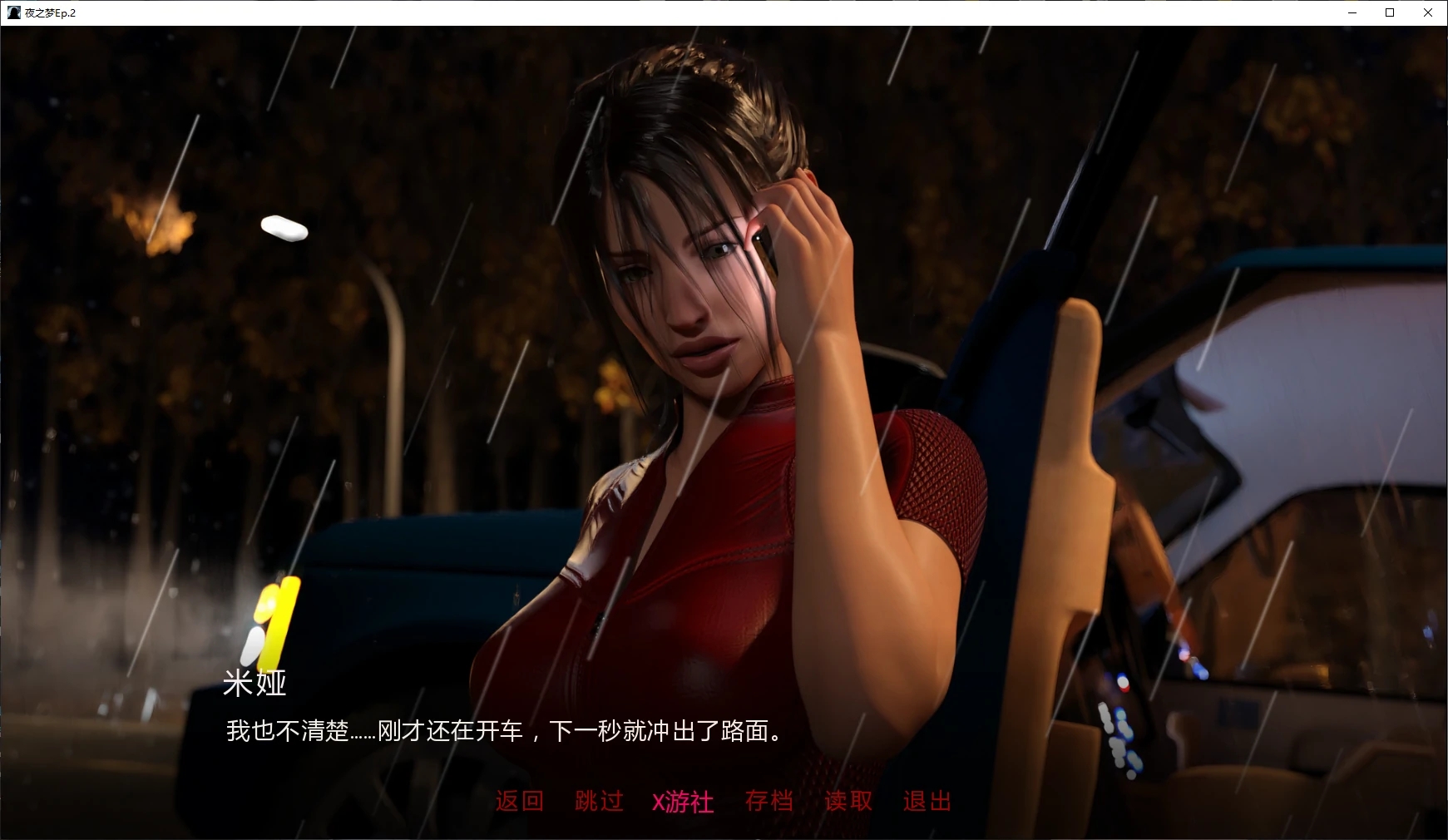Minimize the game to the taskbar
The image size is (1448, 840).
coord(1351,12)
